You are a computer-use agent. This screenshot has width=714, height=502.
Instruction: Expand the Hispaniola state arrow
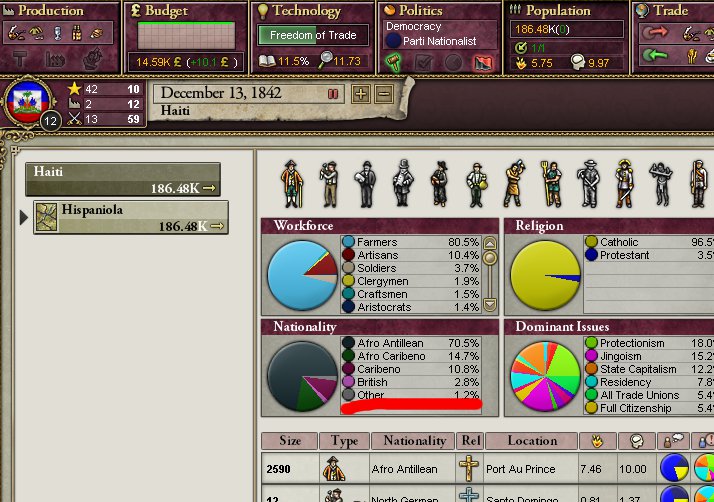click(x=24, y=218)
